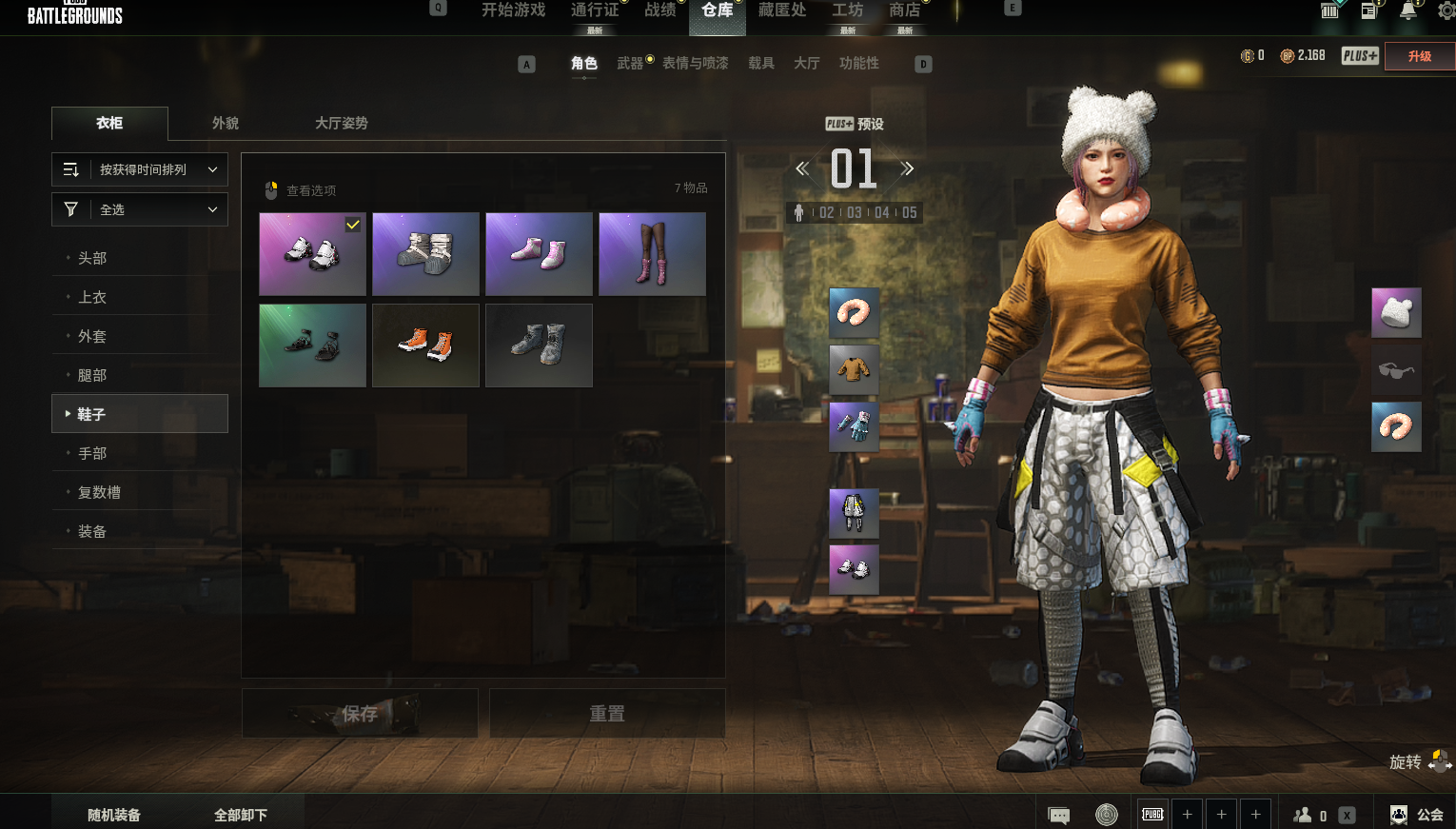
Task: Click the equipped white beanie hat slot
Action: pyautogui.click(x=1396, y=312)
